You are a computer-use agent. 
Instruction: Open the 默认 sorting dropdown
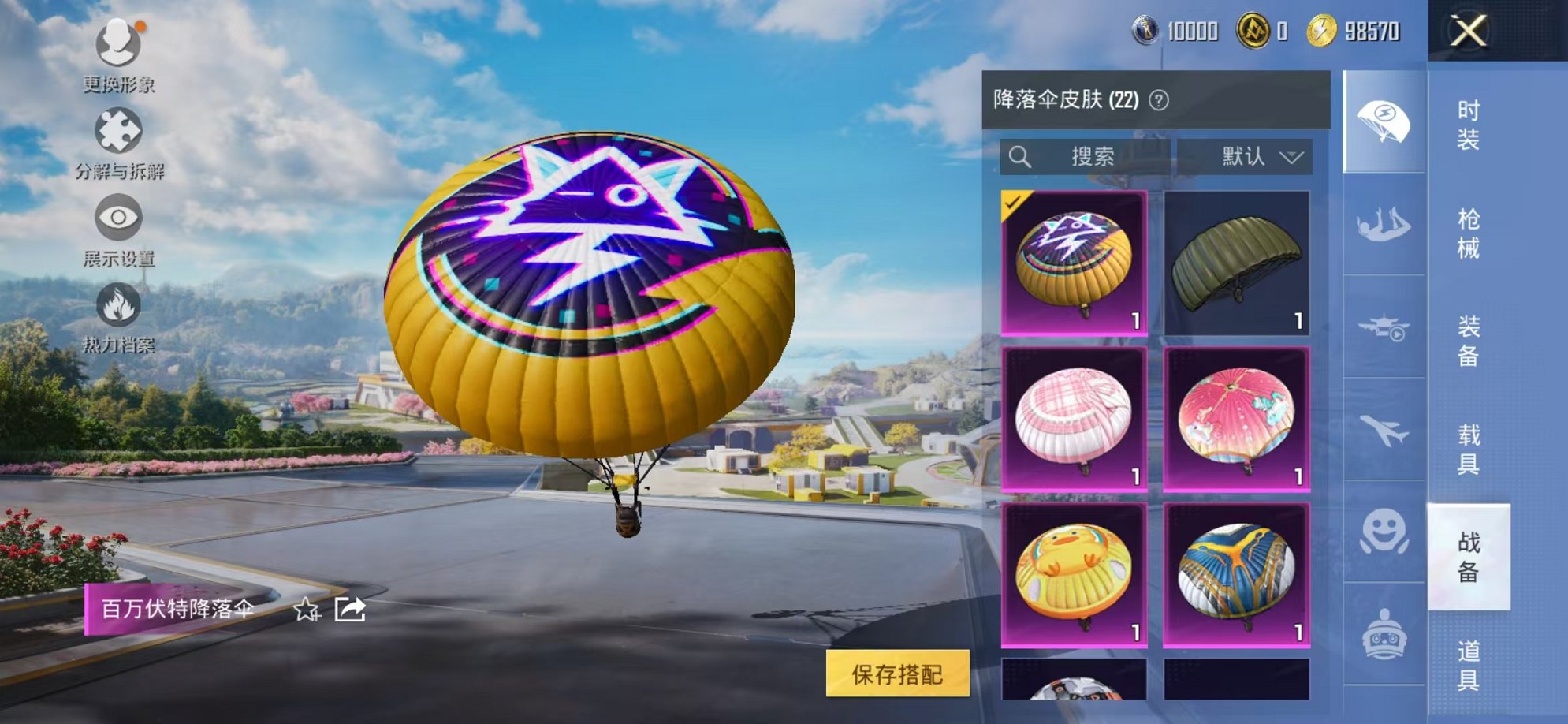1258,157
